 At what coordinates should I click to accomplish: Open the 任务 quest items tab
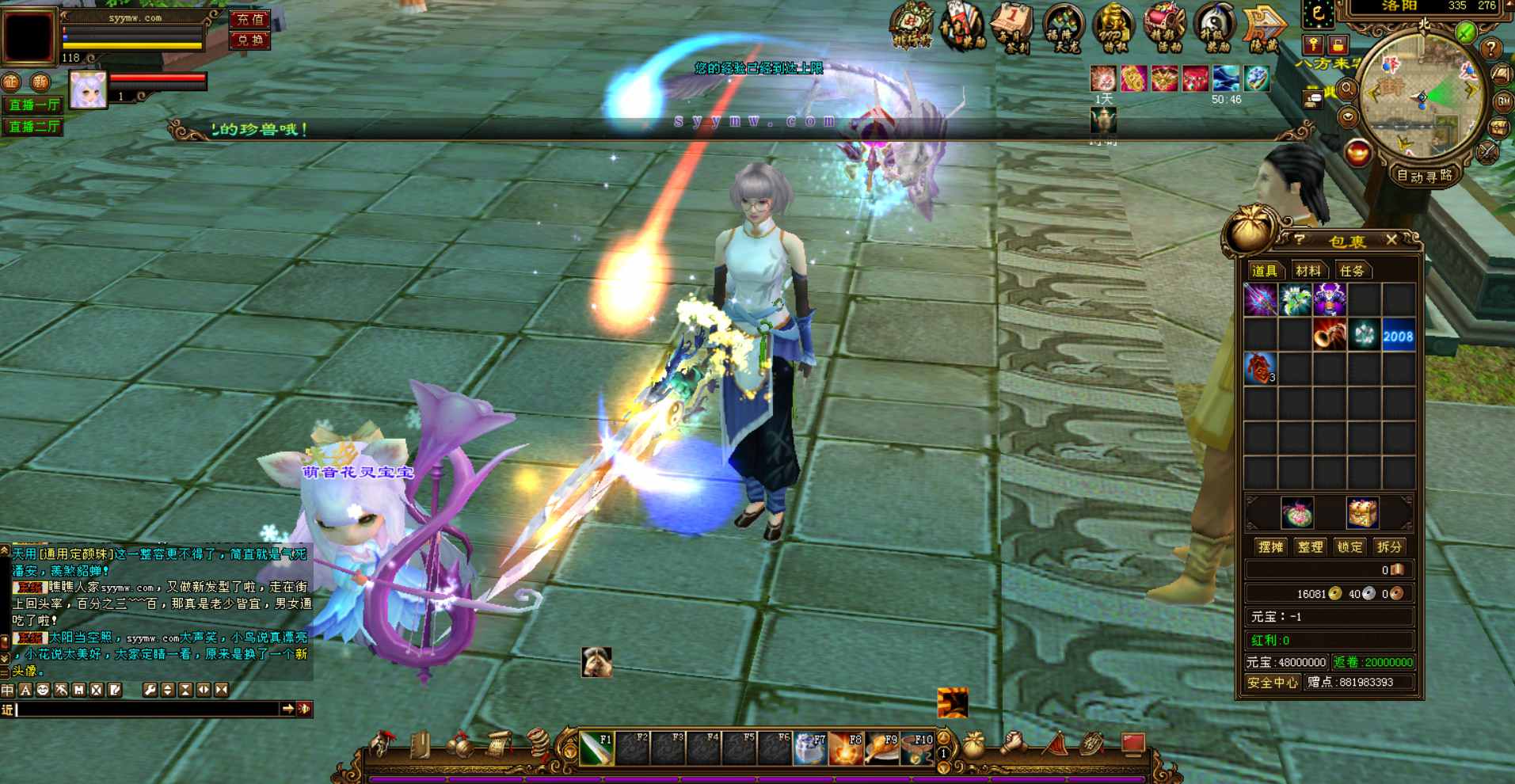1352,271
